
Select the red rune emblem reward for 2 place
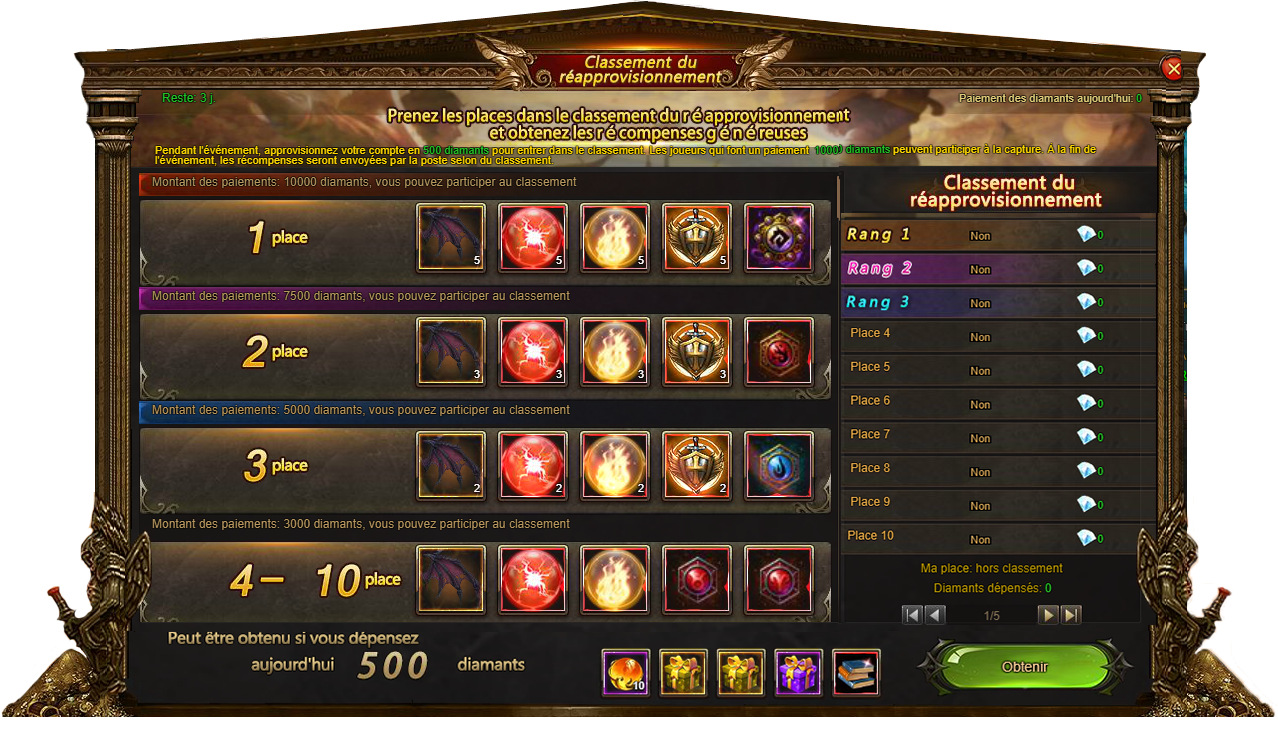click(x=779, y=352)
